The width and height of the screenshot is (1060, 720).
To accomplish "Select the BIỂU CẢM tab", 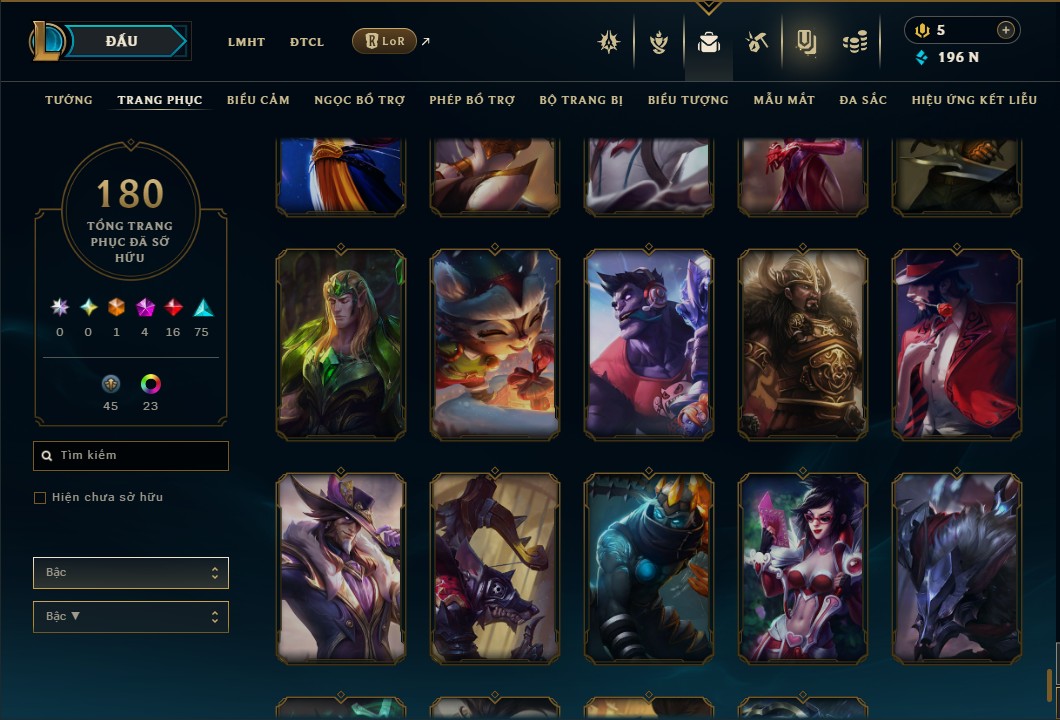I will pyautogui.click(x=258, y=100).
